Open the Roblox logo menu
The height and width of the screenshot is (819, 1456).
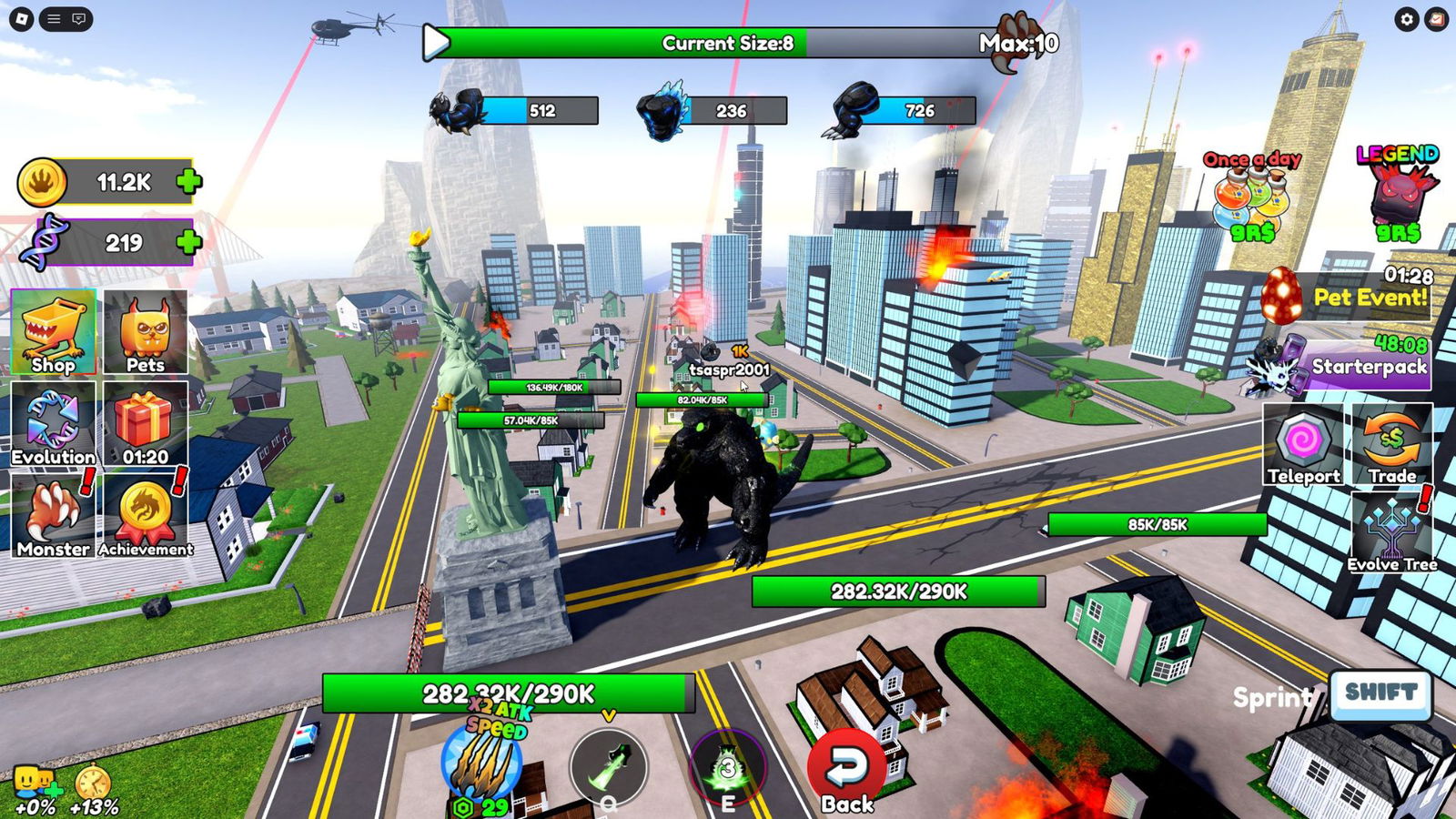coord(22,19)
